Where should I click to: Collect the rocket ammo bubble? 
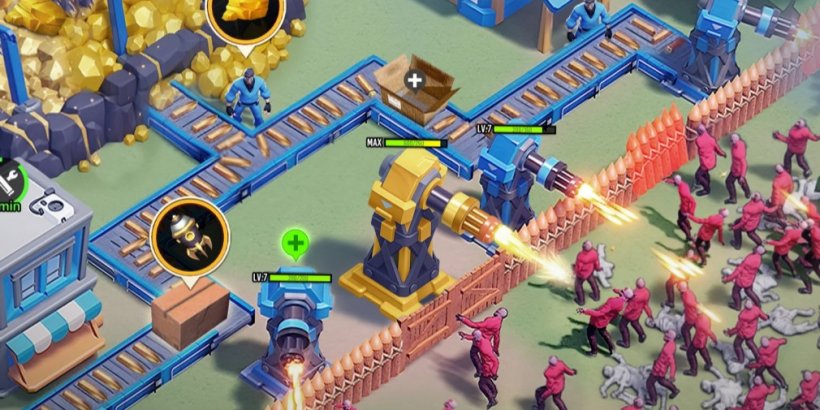pos(189,237)
